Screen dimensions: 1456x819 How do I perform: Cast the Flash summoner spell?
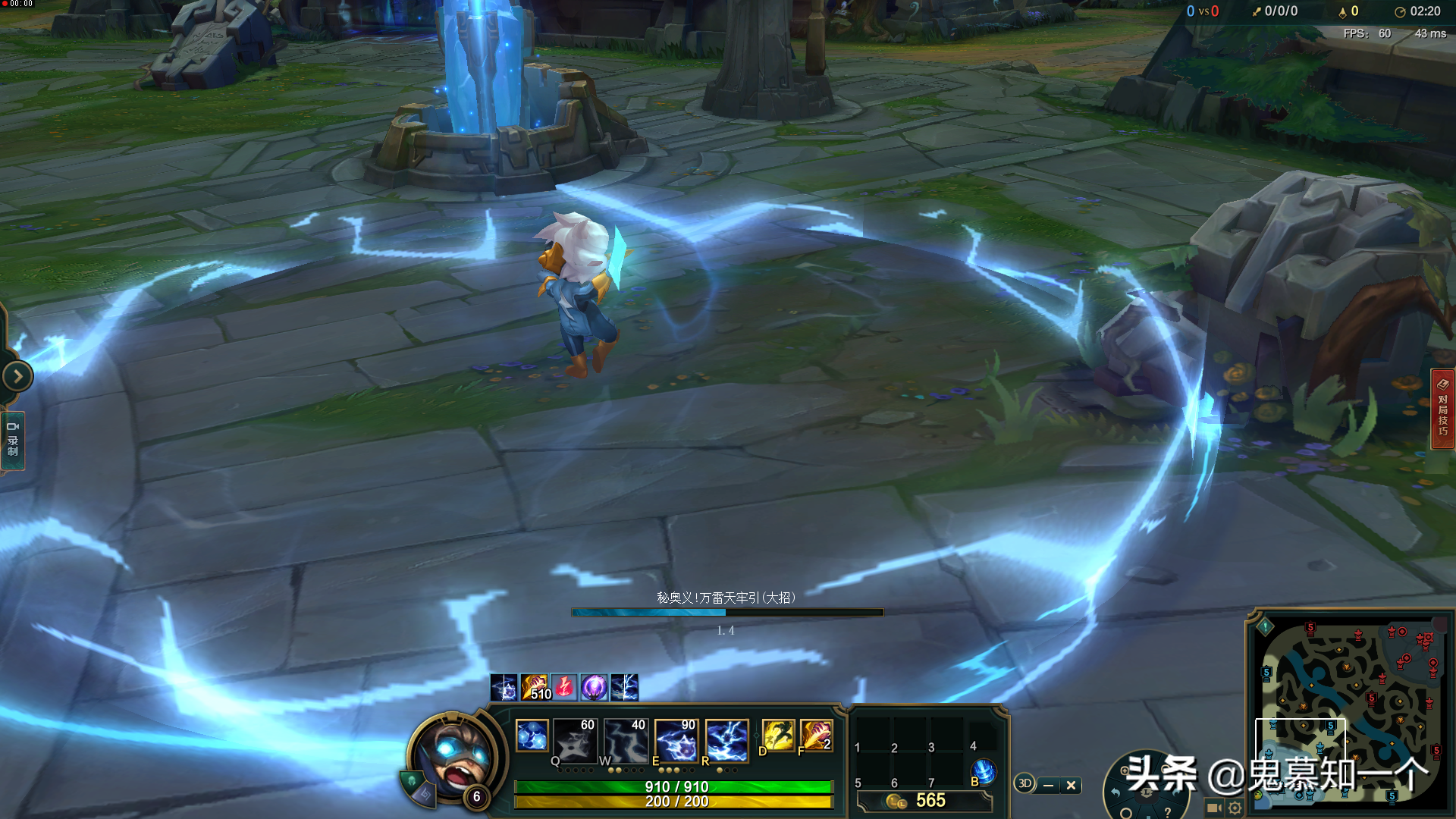click(x=778, y=736)
